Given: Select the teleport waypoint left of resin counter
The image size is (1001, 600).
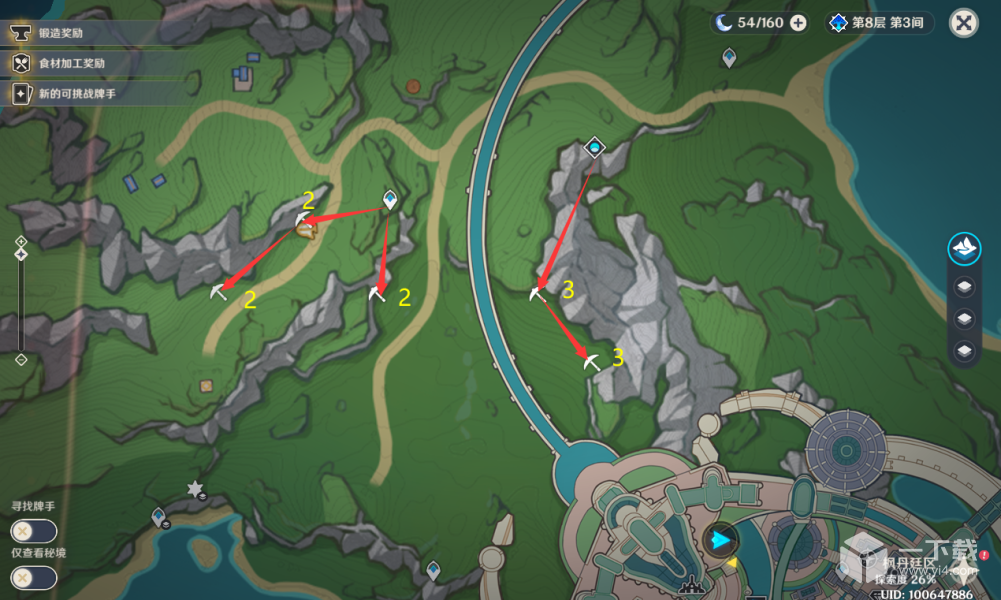Looking at the screenshot, I should [729, 58].
